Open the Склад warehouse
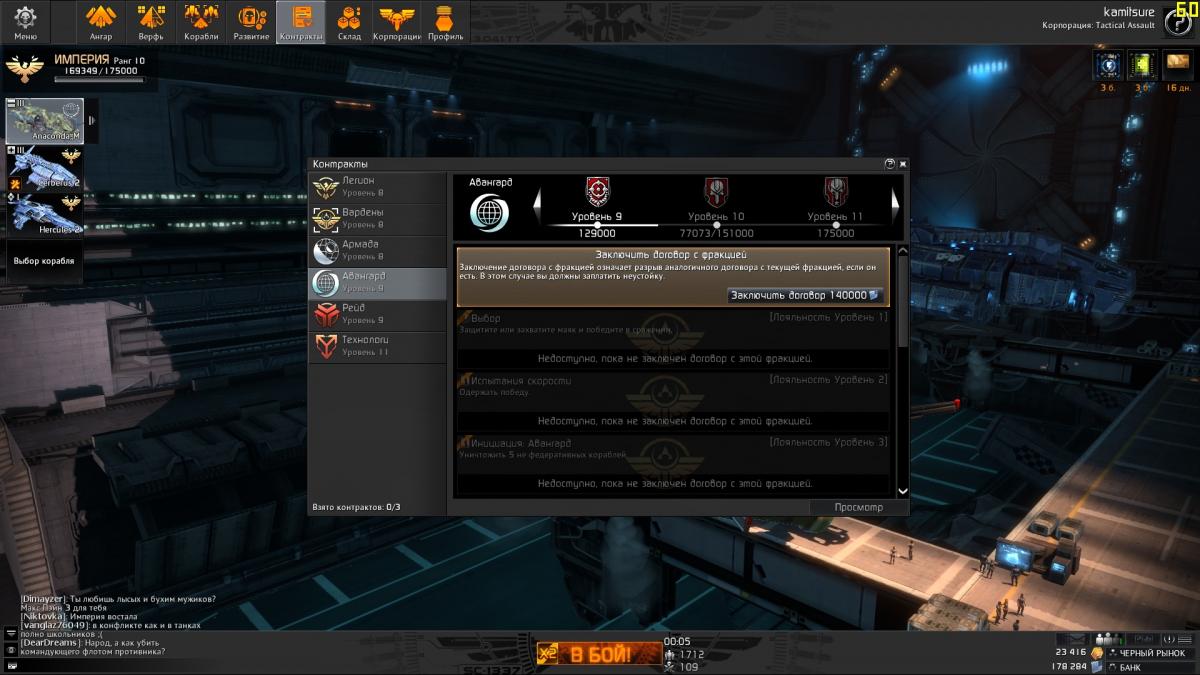Screen dimensions: 1200x675 click(349, 21)
